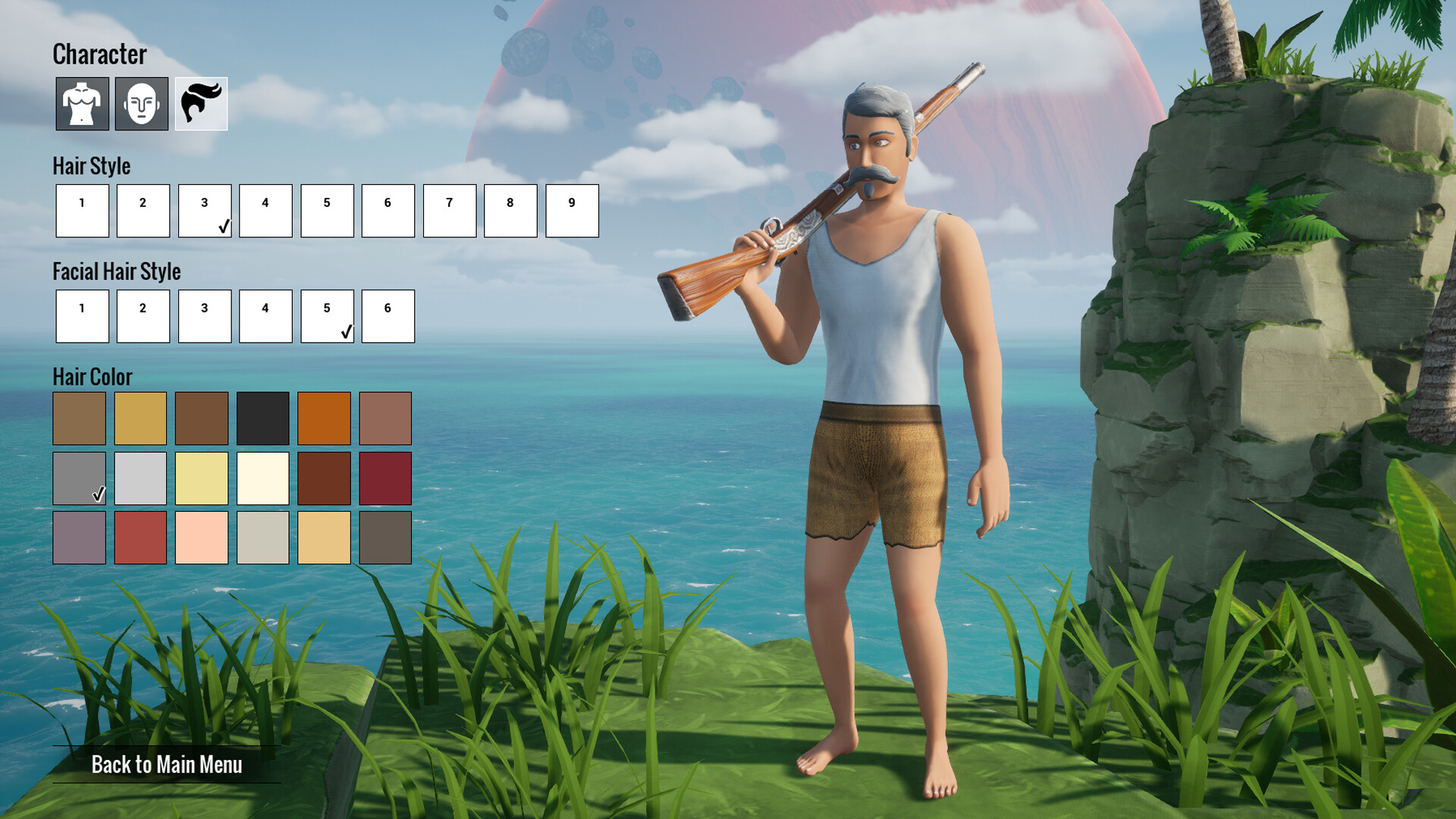Select Hair Style 1

pyautogui.click(x=81, y=211)
